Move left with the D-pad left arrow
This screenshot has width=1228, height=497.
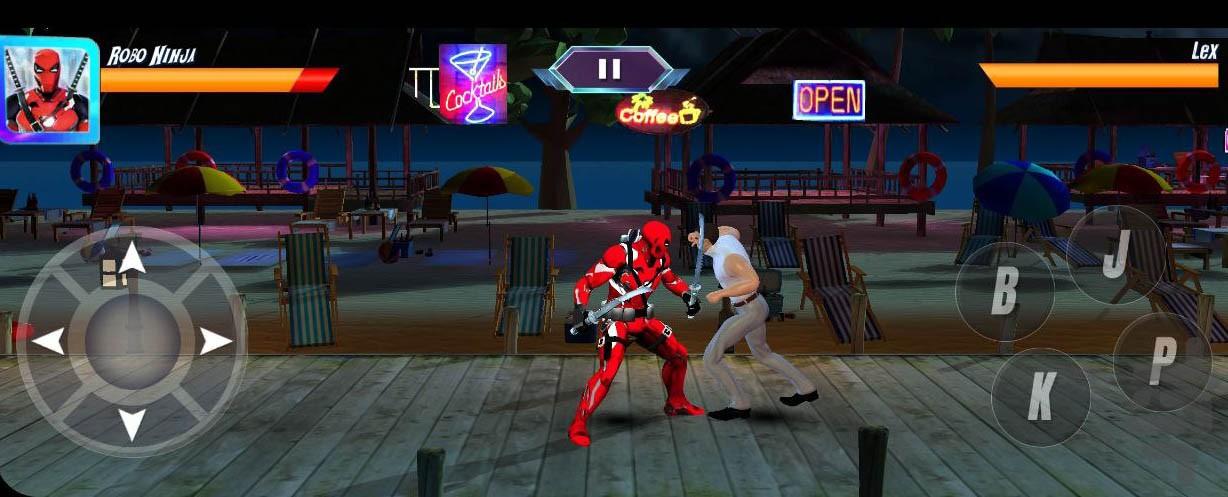[x=48, y=342]
